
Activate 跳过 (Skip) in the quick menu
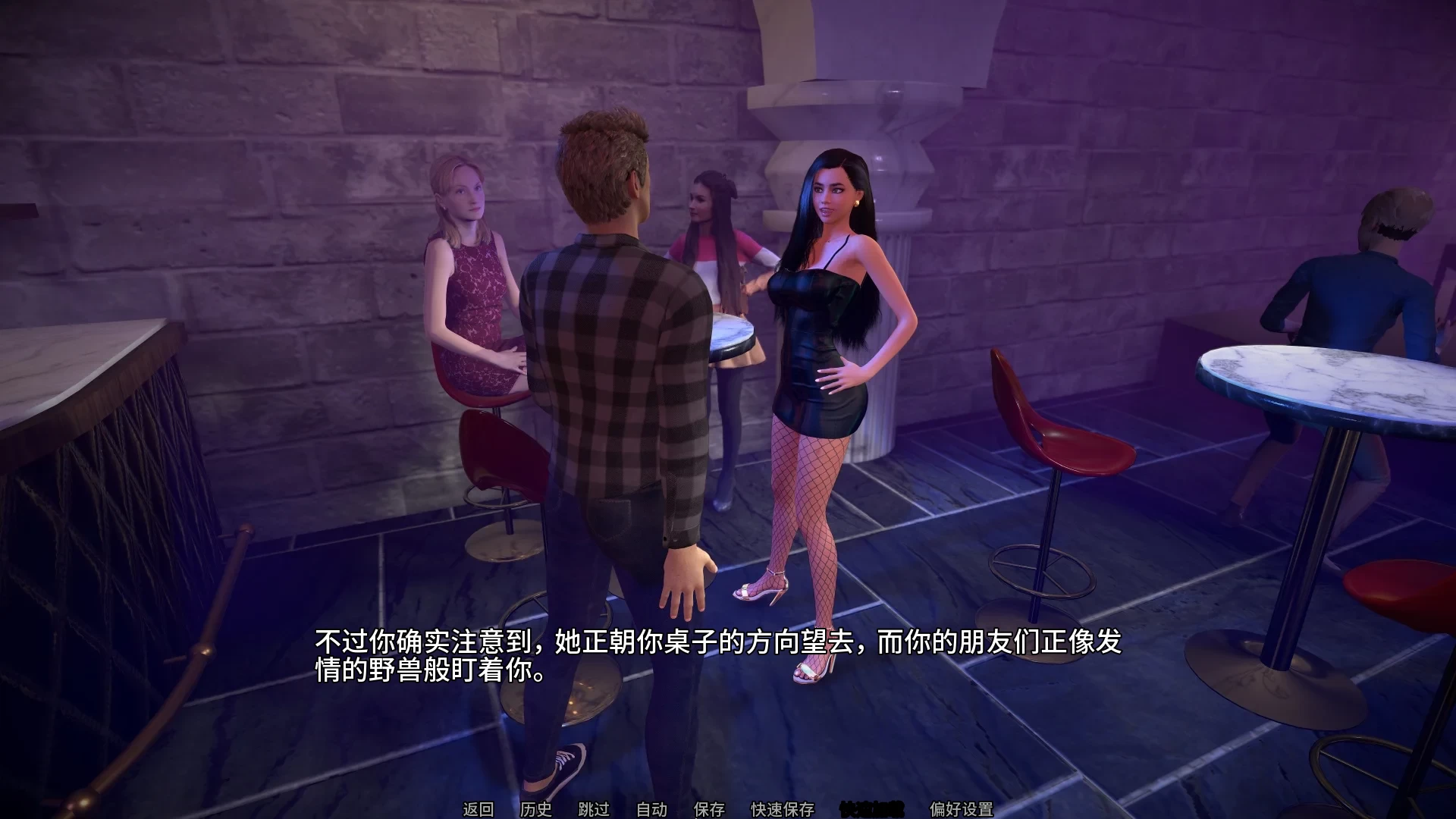coord(594,809)
